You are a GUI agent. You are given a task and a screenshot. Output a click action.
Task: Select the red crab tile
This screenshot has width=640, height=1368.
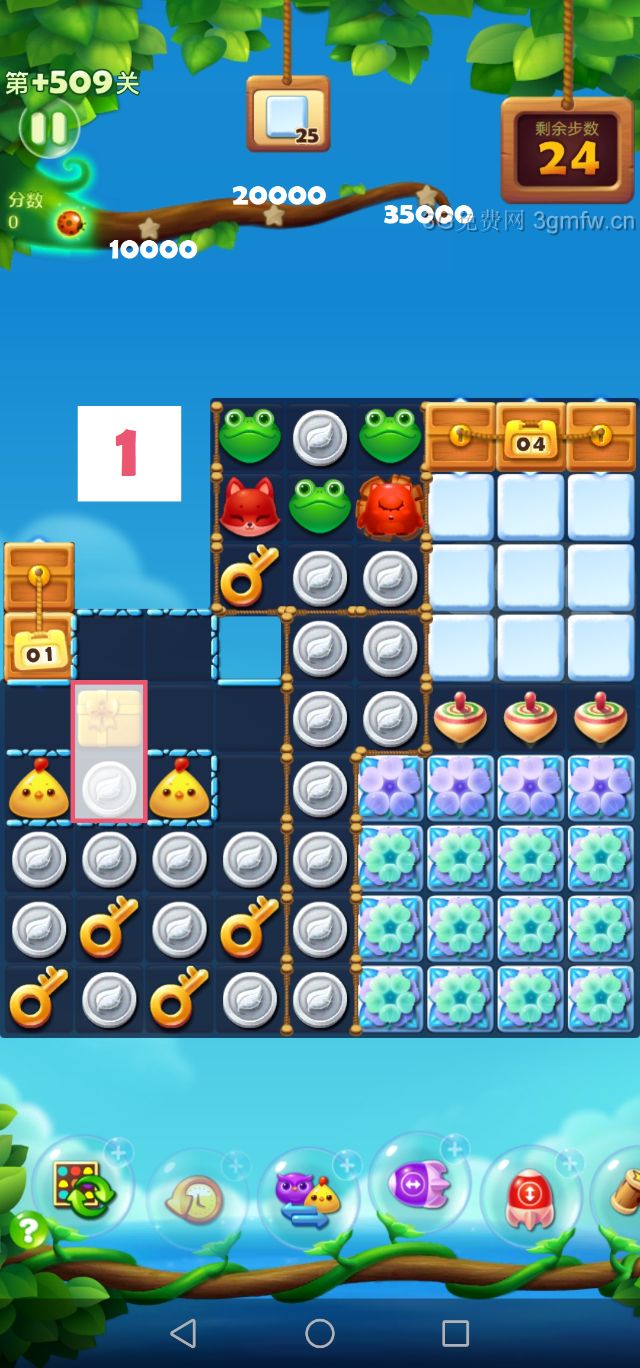click(x=390, y=507)
